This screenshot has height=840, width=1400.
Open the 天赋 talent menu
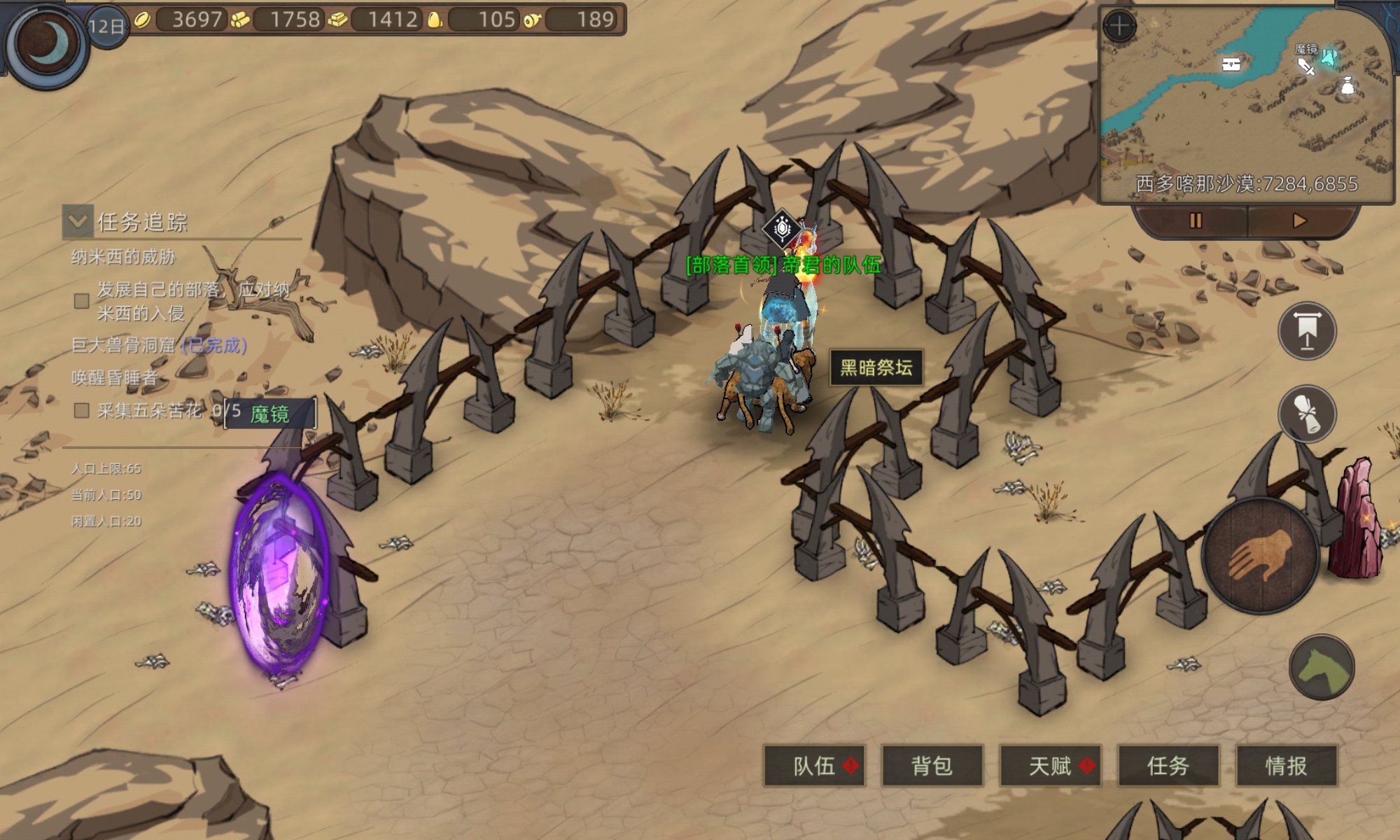tap(1050, 766)
